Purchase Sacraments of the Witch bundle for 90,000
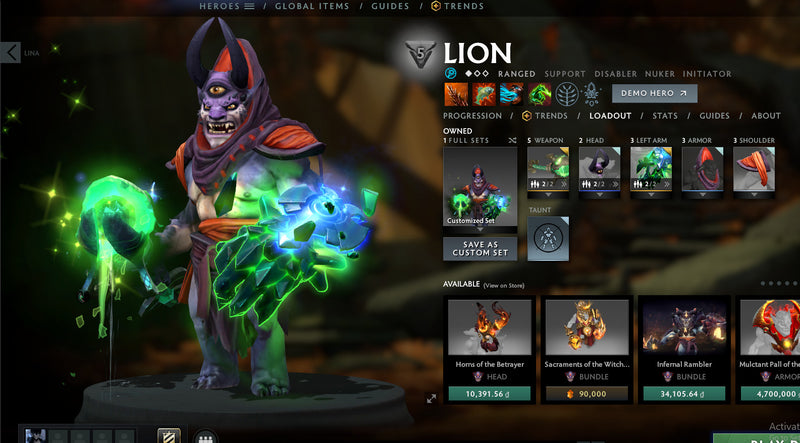The width and height of the screenshot is (800, 443). tap(587, 394)
